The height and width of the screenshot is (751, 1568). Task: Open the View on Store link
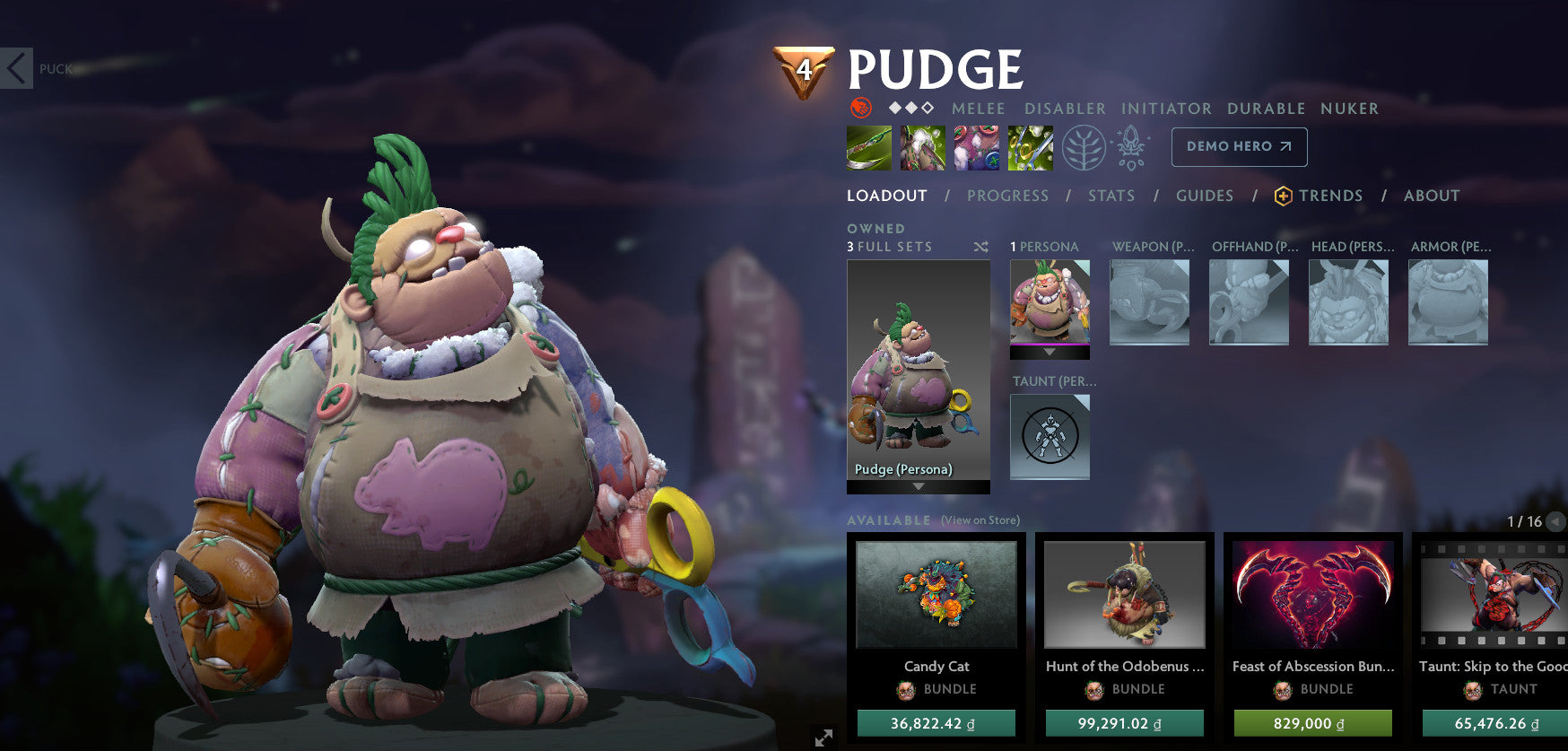coord(980,520)
